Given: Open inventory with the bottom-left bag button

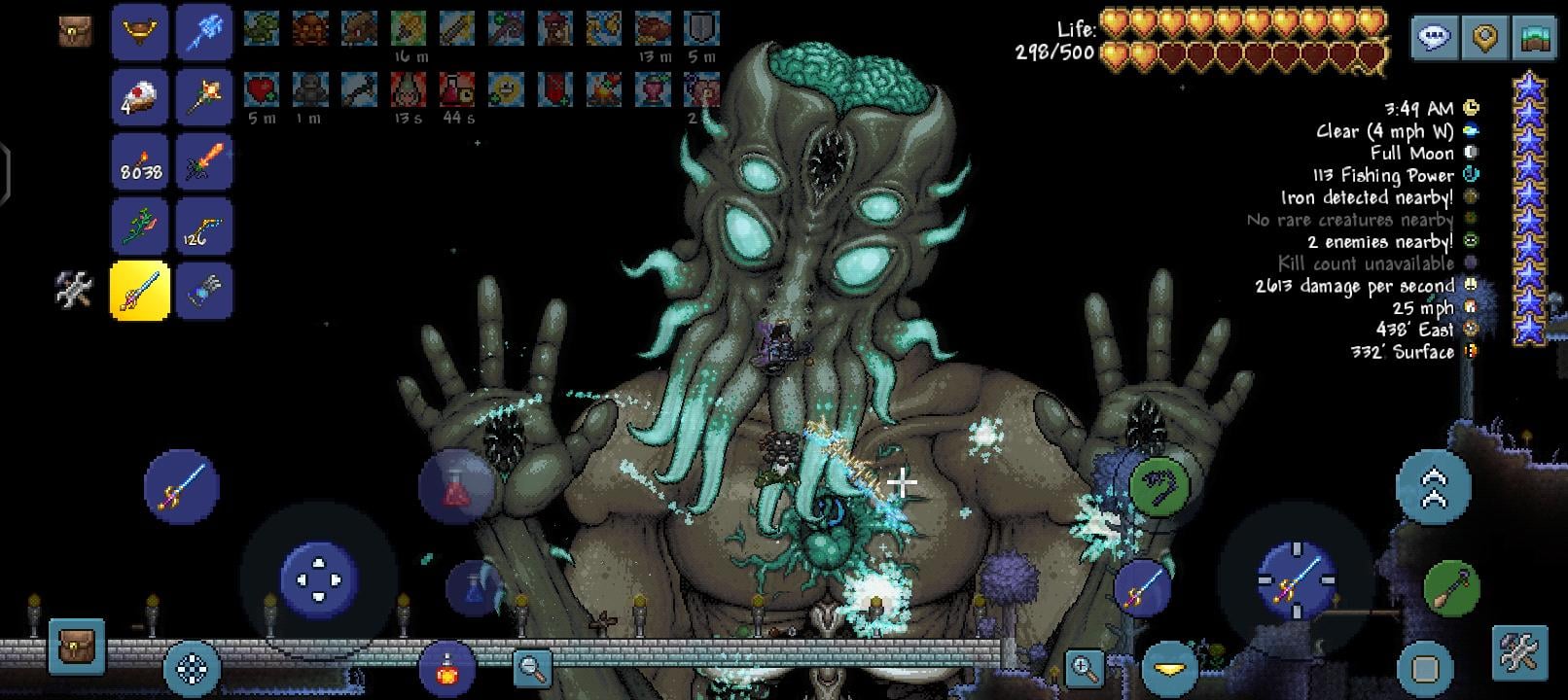Looking at the screenshot, I should click(76, 647).
